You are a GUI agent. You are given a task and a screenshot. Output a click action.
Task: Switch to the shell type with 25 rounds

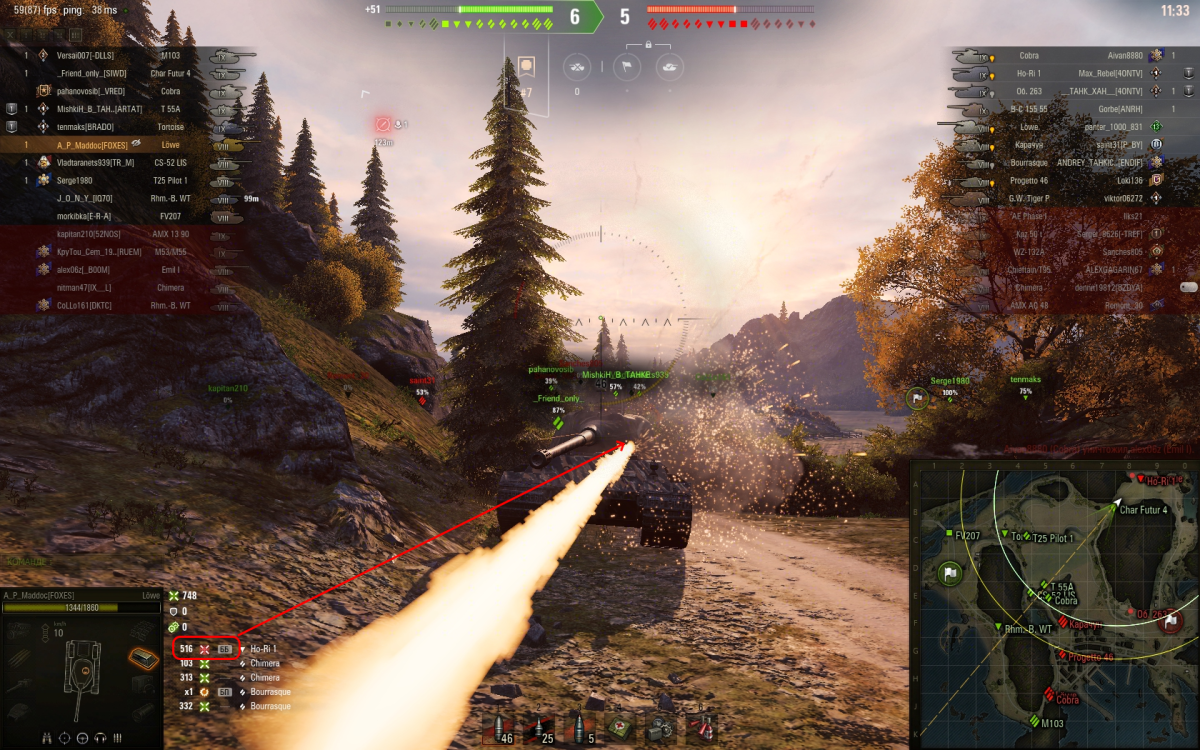coord(539,726)
